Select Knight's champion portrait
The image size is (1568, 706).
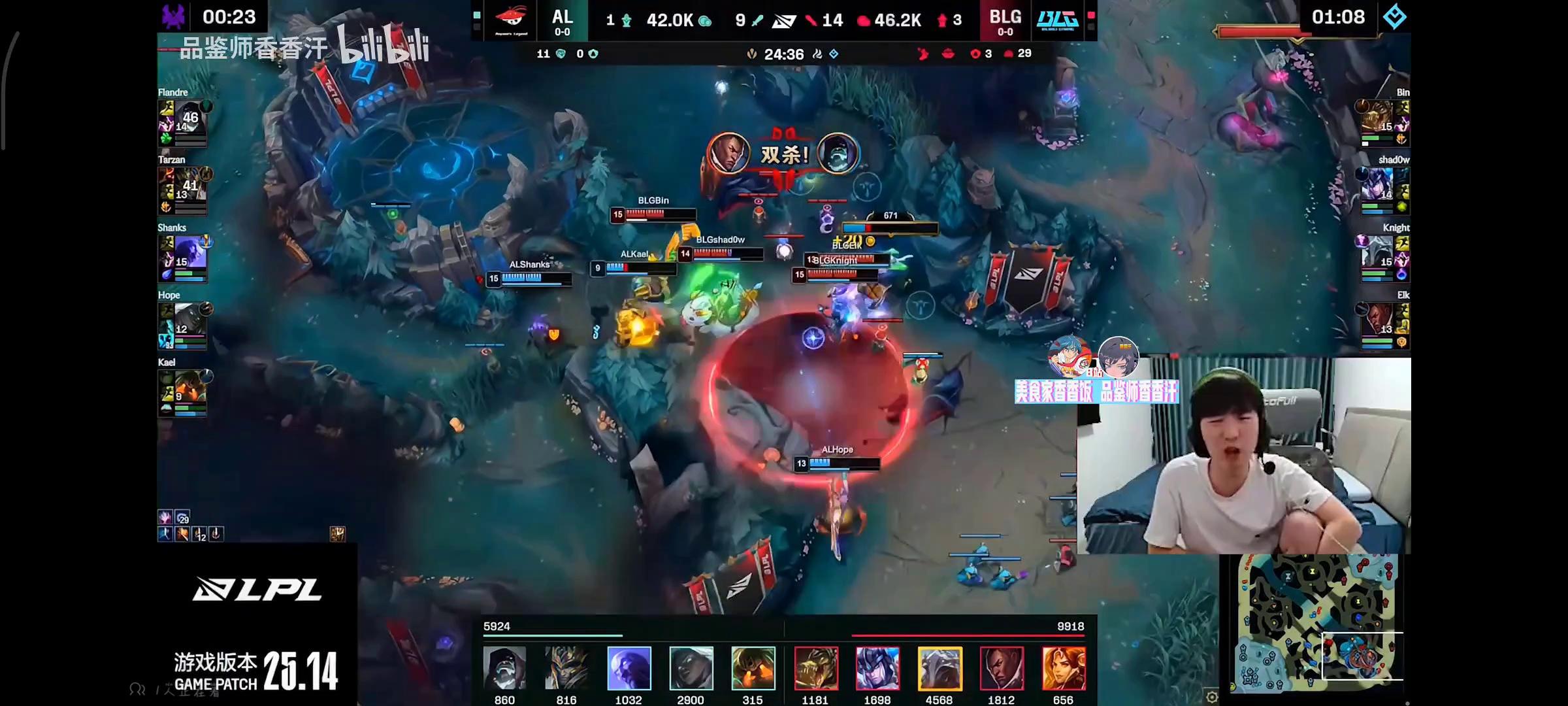pyautogui.click(x=1377, y=254)
